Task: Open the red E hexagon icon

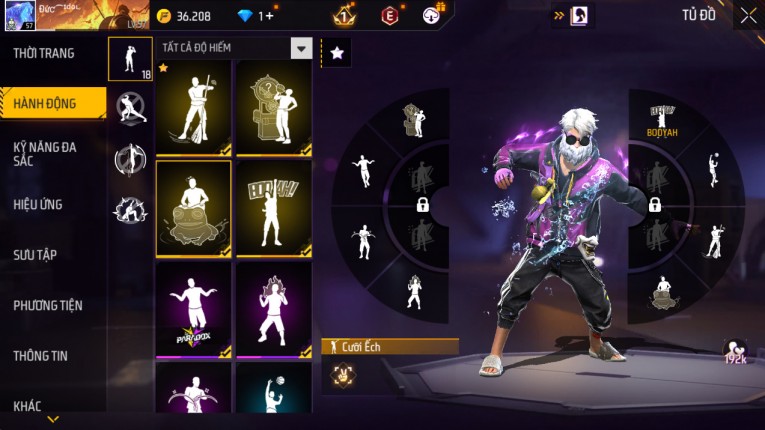Action: pyautogui.click(x=389, y=15)
